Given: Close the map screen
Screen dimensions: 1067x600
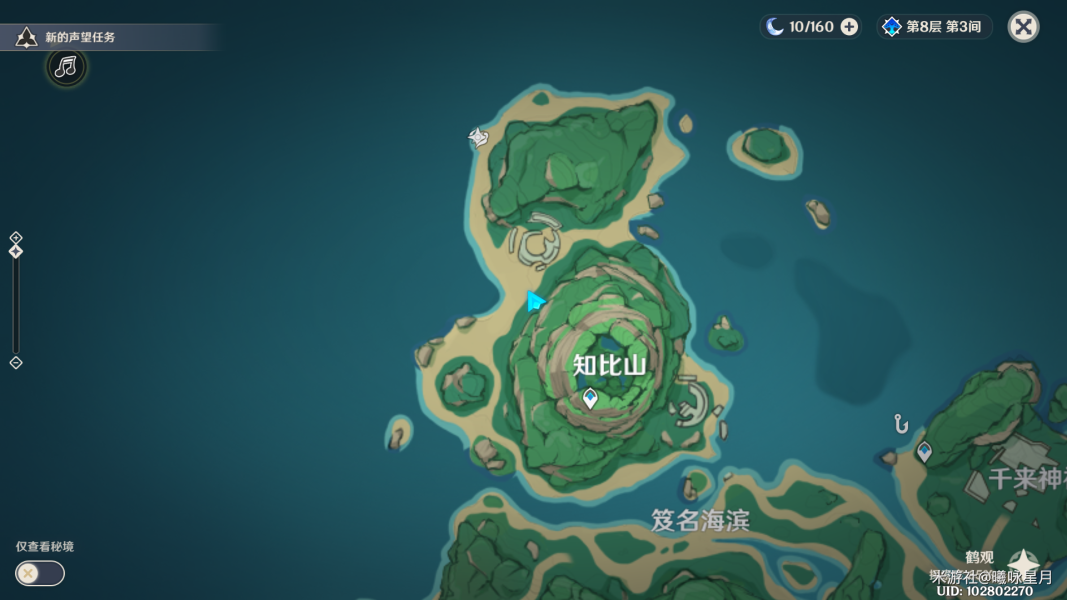Looking at the screenshot, I should pyautogui.click(x=1023, y=27).
